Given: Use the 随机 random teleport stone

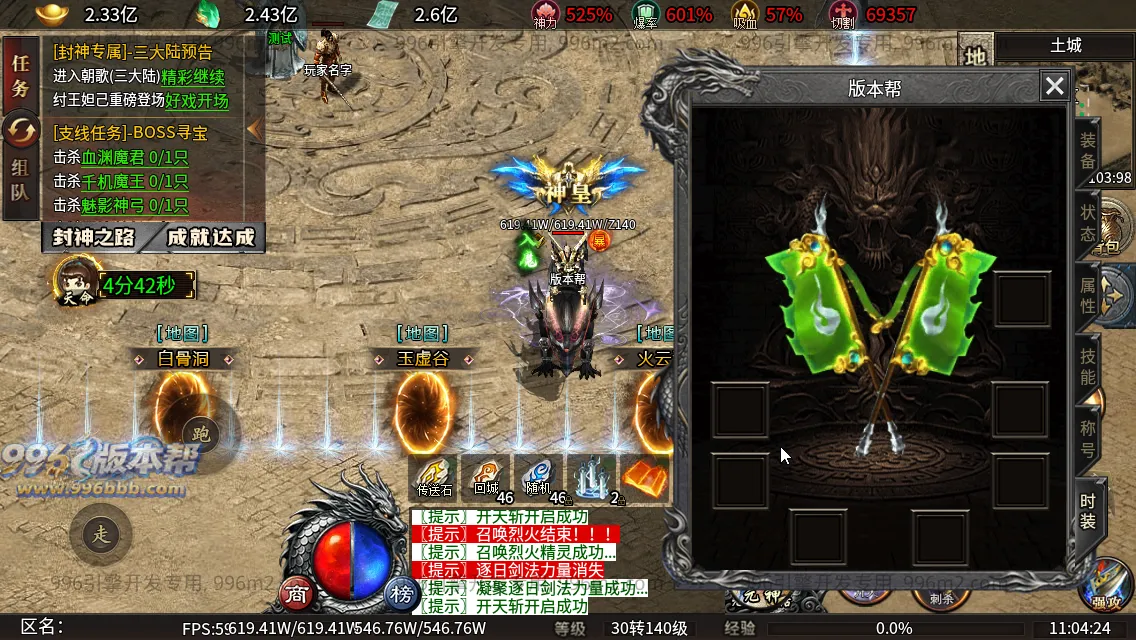Looking at the screenshot, I should coord(539,477).
